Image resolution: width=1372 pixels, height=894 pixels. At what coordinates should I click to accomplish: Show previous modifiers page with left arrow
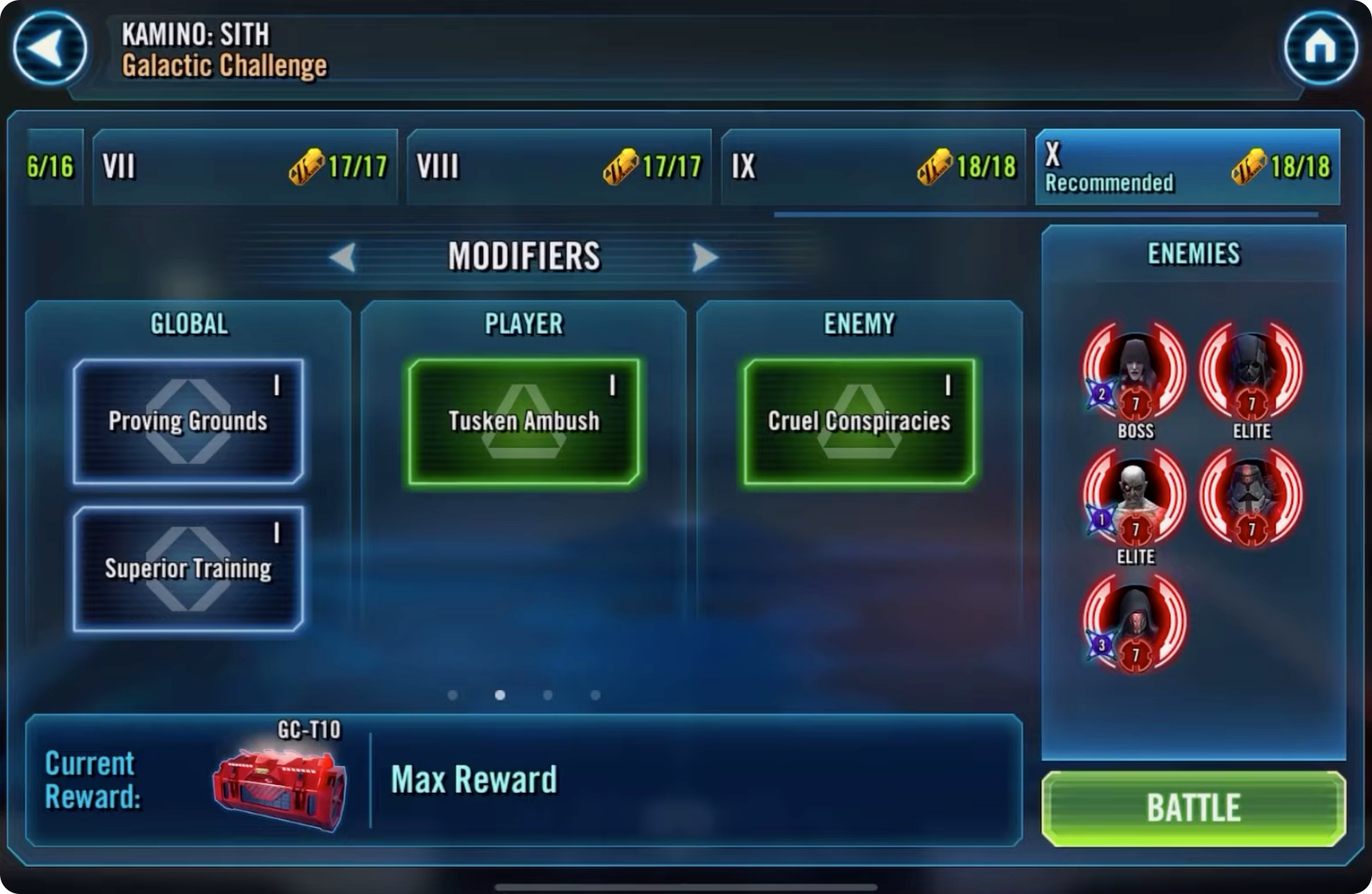point(343,257)
